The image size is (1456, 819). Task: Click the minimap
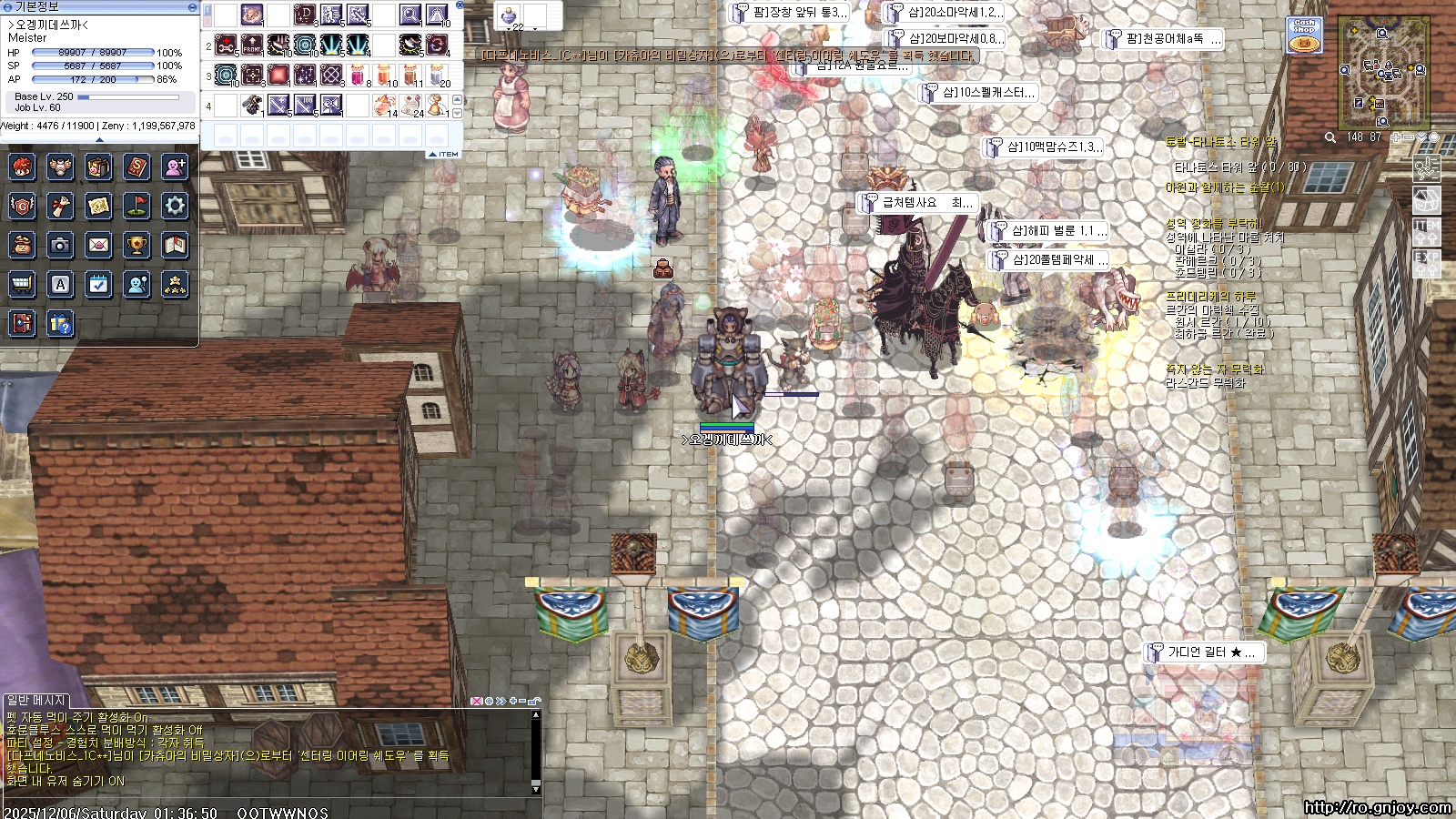pos(1383,73)
